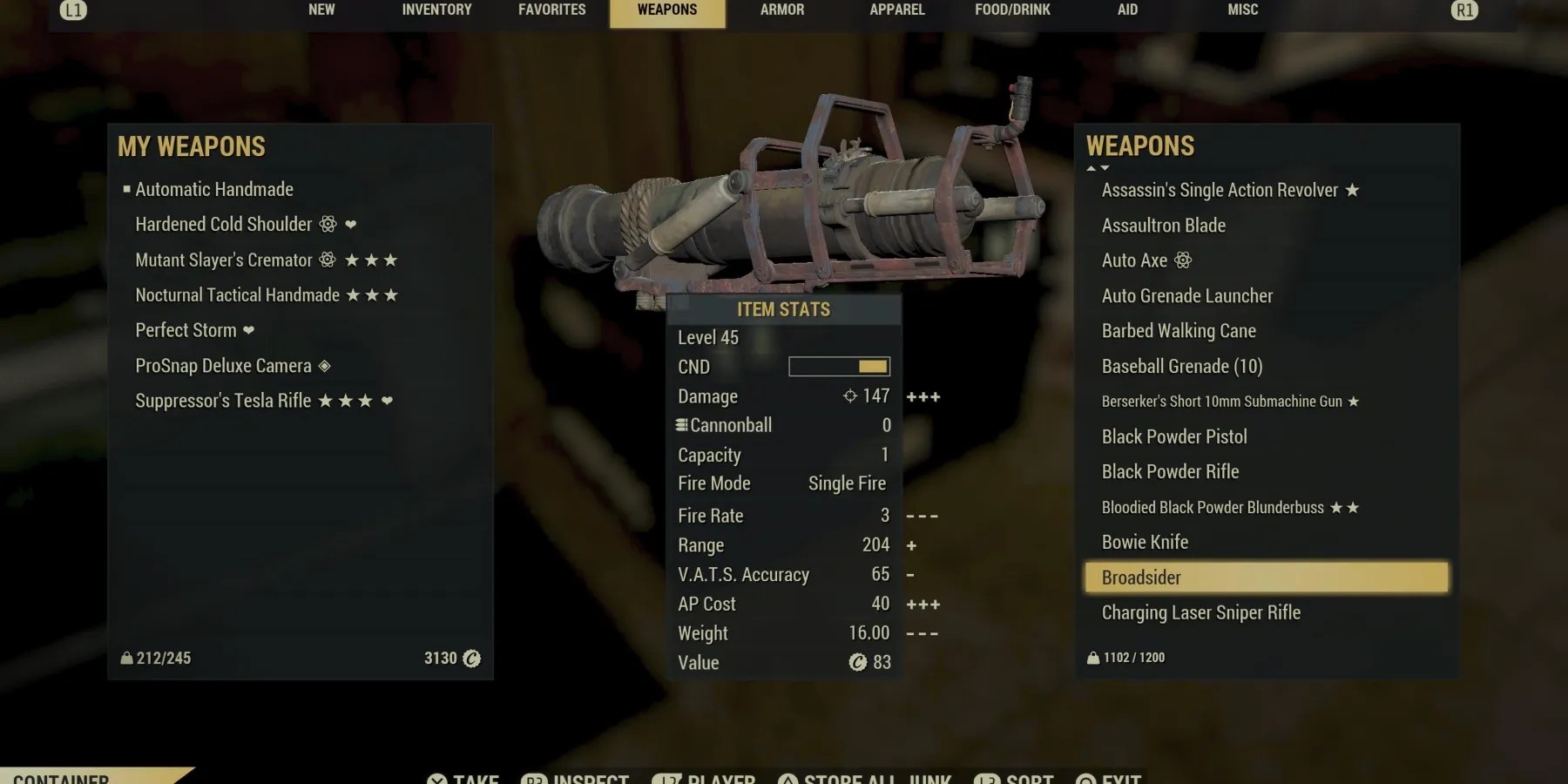This screenshot has height=784, width=1568.
Task: Expand the Fire Mode setting showing Single Fire
Action: 847,483
